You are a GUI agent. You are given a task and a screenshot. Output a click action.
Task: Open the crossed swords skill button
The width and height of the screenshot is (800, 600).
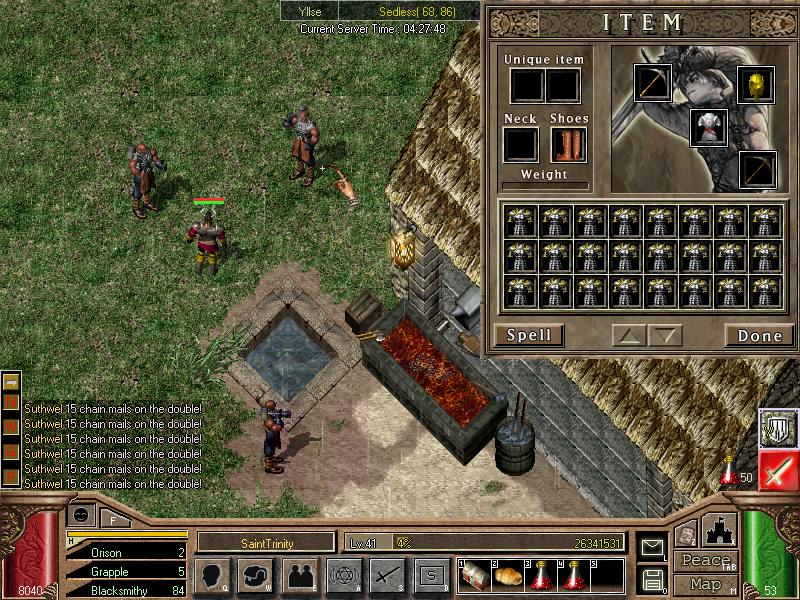coord(387,575)
